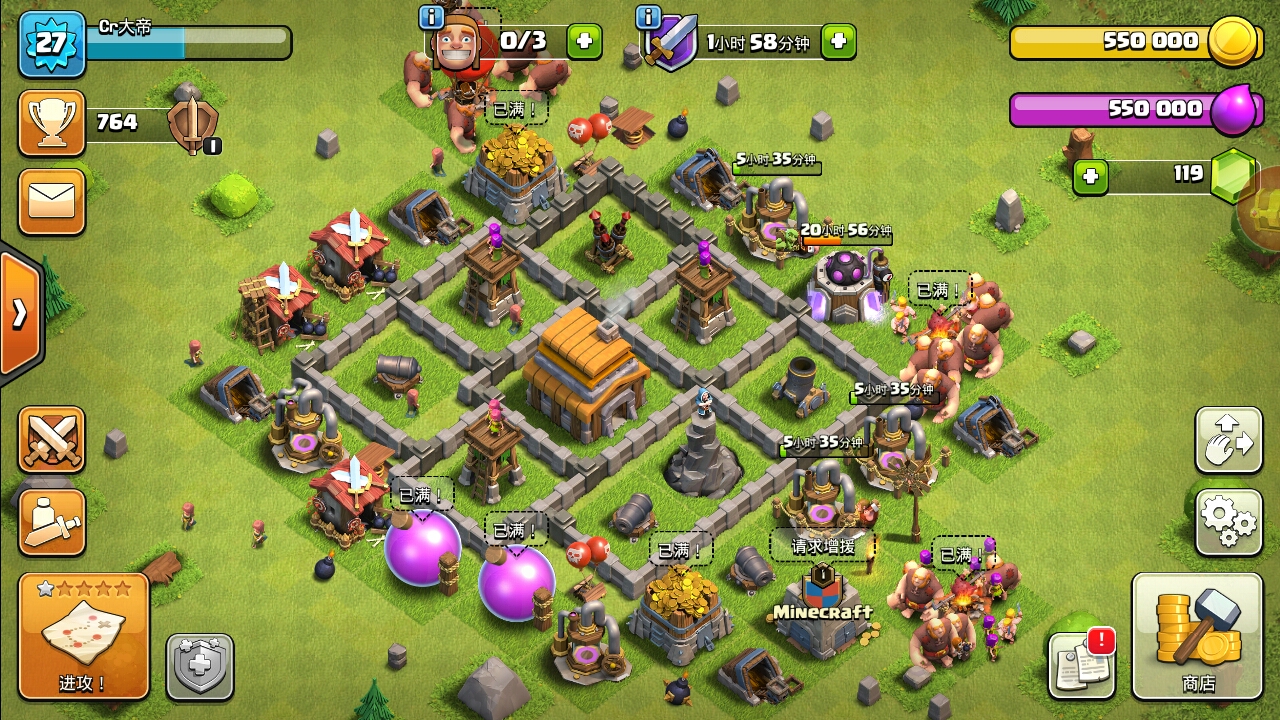Open the league shield badge

point(190,125)
